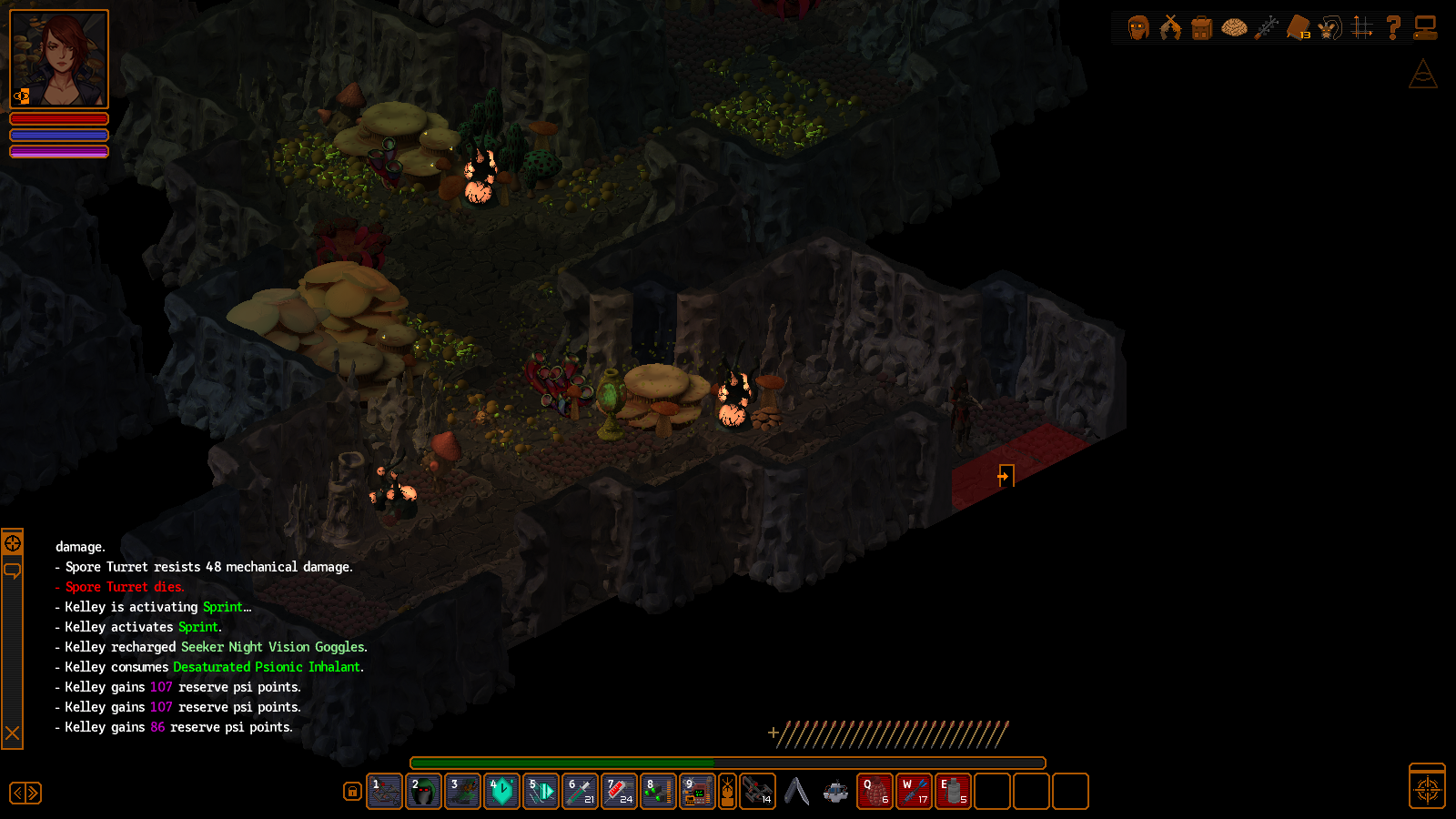Open the question mark help
The image size is (1456, 819).
(1393, 28)
